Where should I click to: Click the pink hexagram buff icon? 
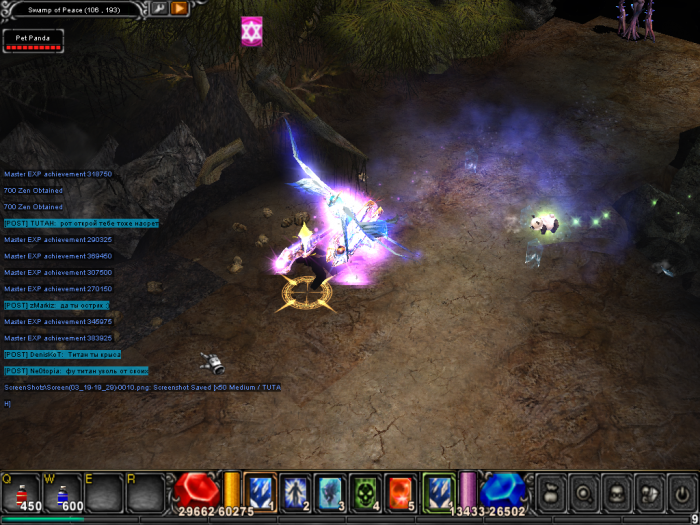coord(250,31)
